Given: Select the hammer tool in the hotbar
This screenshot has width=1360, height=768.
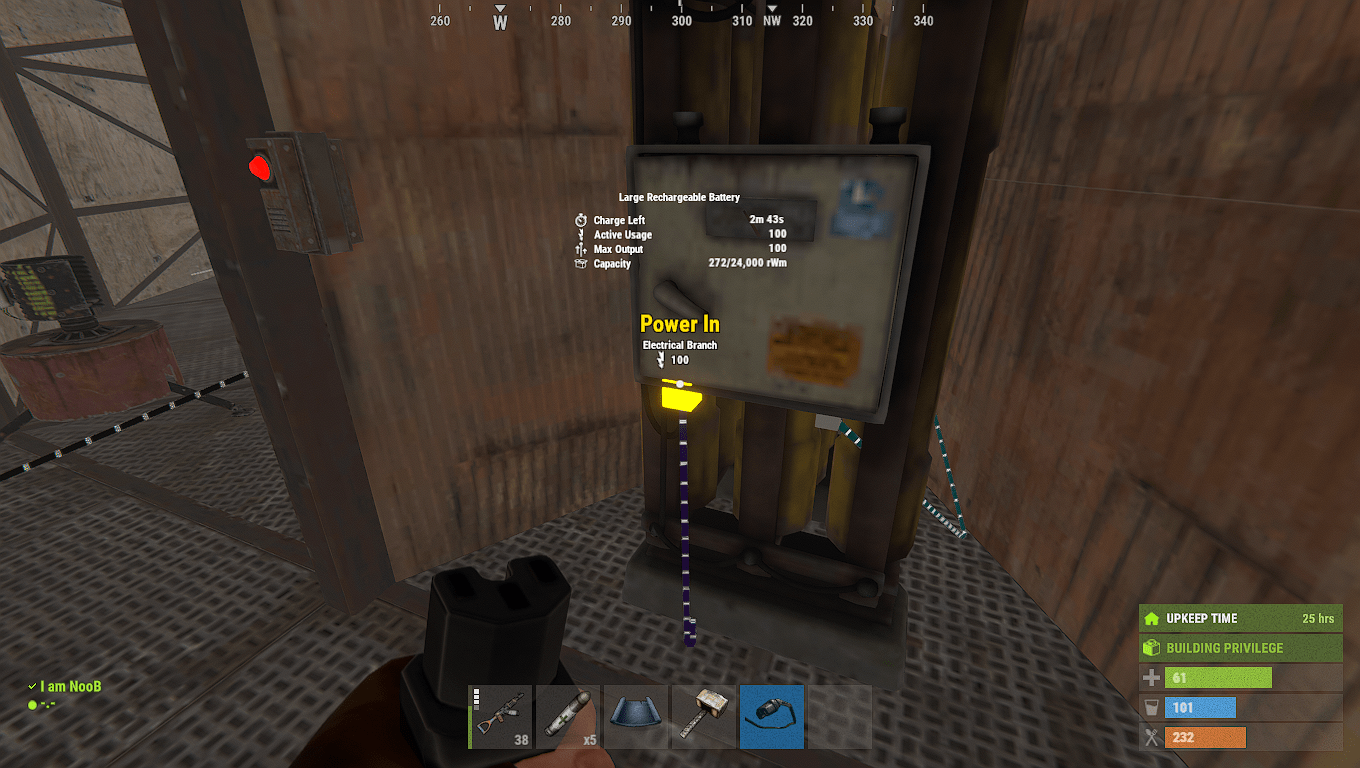Looking at the screenshot, I should (x=703, y=717).
